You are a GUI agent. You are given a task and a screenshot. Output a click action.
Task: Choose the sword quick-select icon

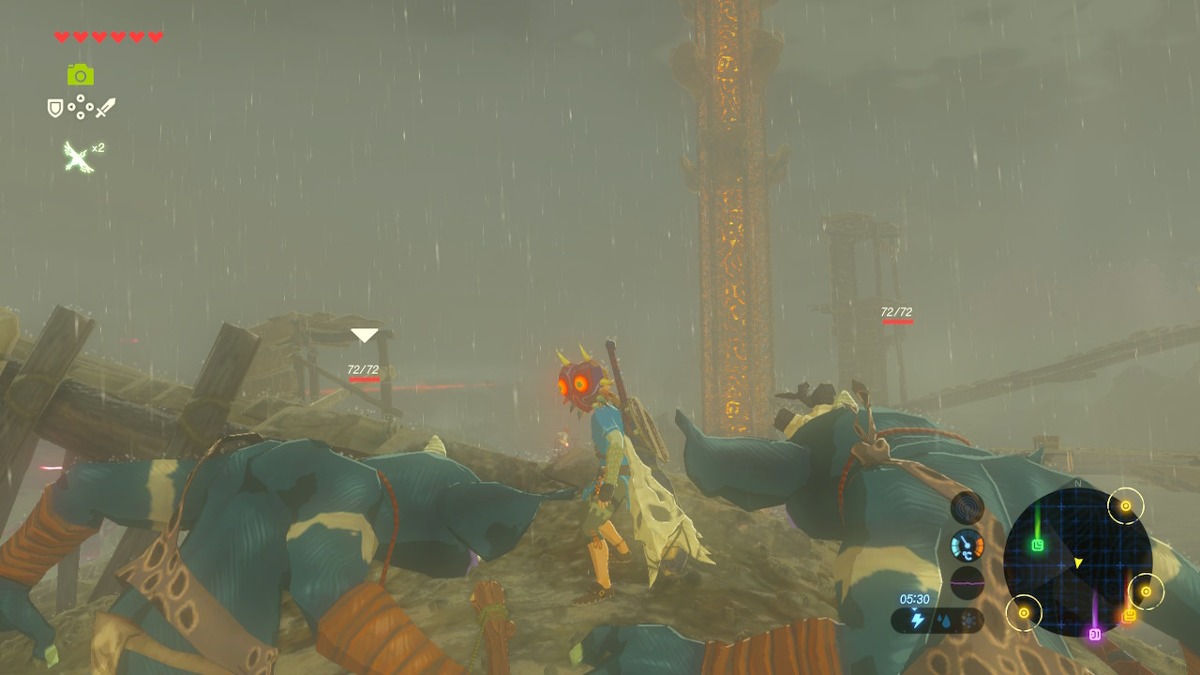coord(105,107)
